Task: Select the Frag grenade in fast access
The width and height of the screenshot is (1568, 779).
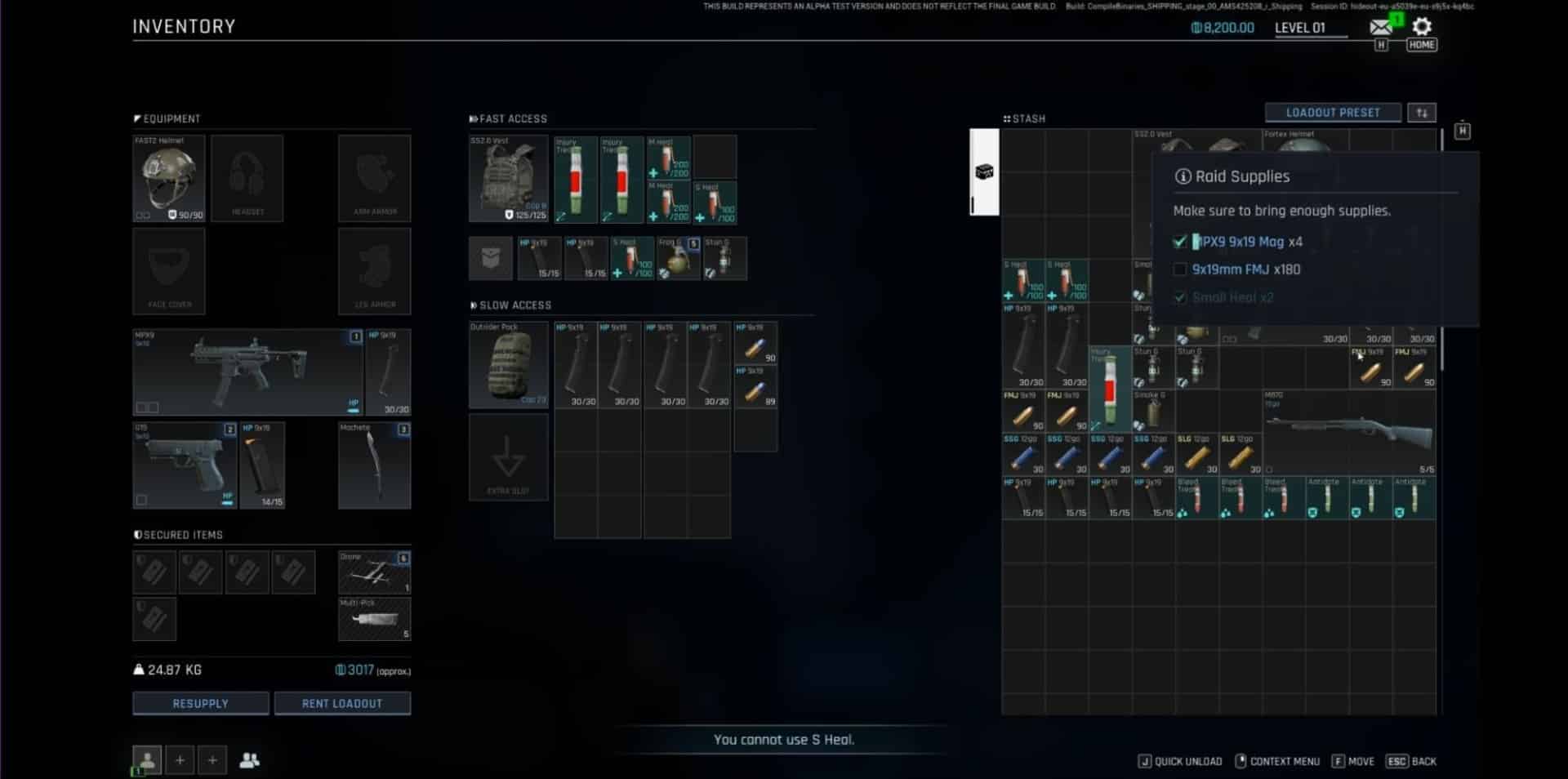Action: 678,258
